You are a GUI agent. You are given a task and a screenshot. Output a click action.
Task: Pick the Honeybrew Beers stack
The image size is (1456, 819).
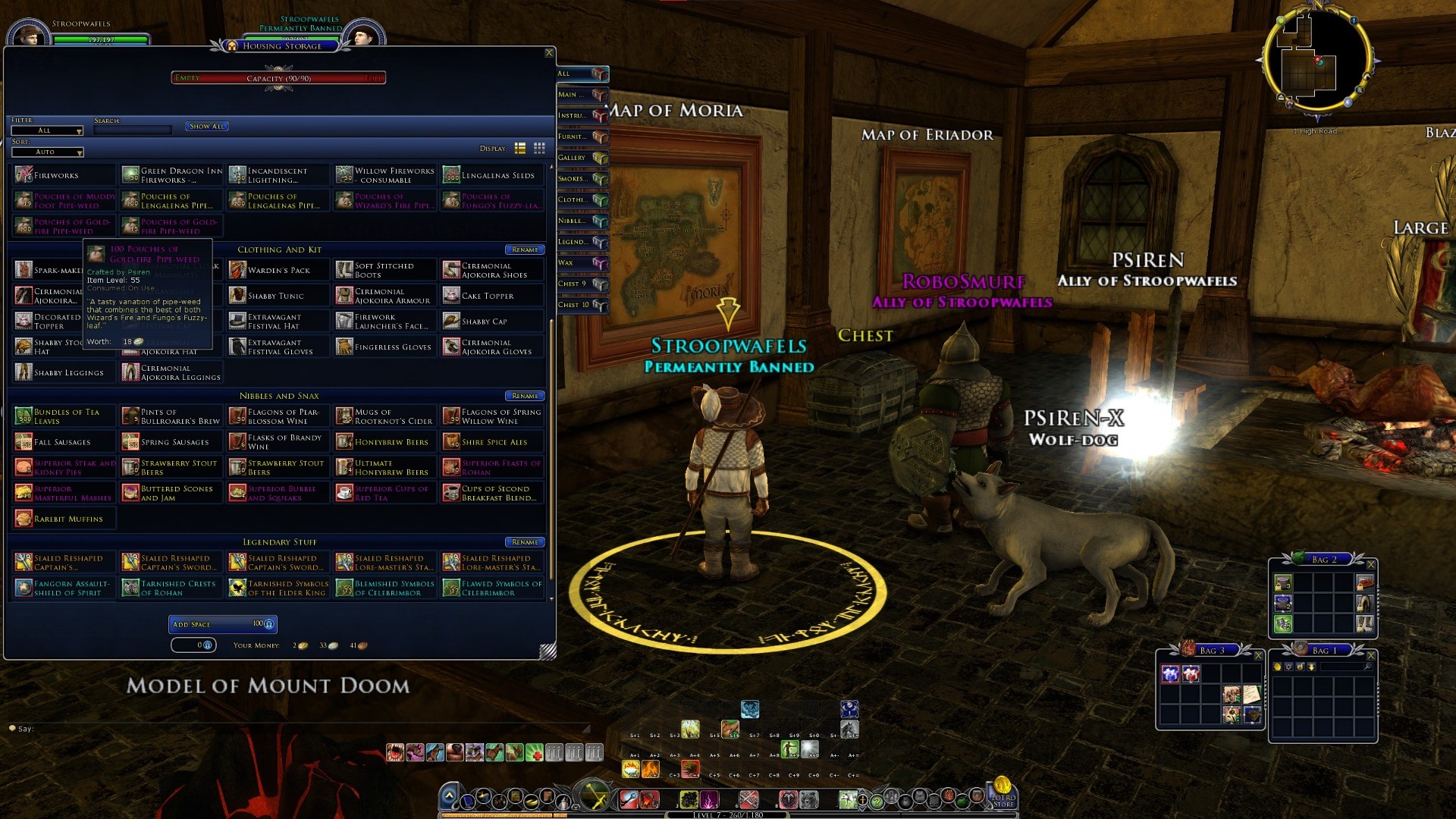[x=385, y=442]
